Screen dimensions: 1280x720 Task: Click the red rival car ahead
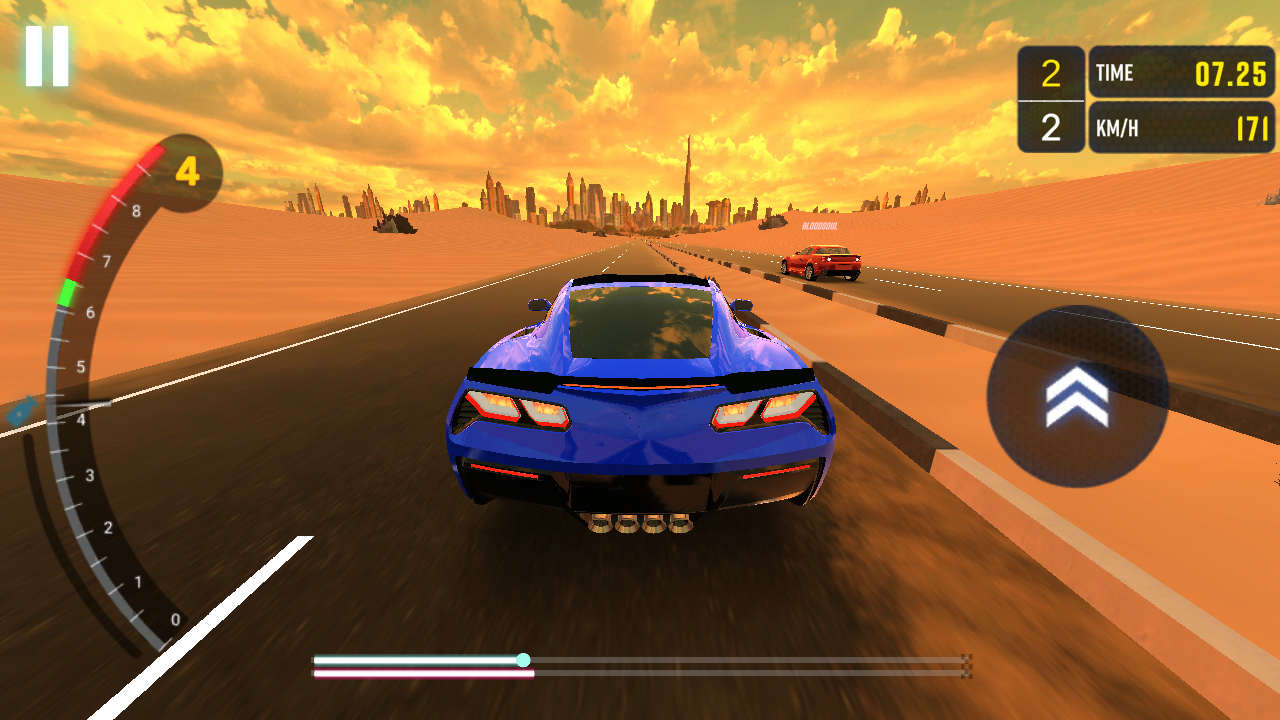(x=822, y=262)
